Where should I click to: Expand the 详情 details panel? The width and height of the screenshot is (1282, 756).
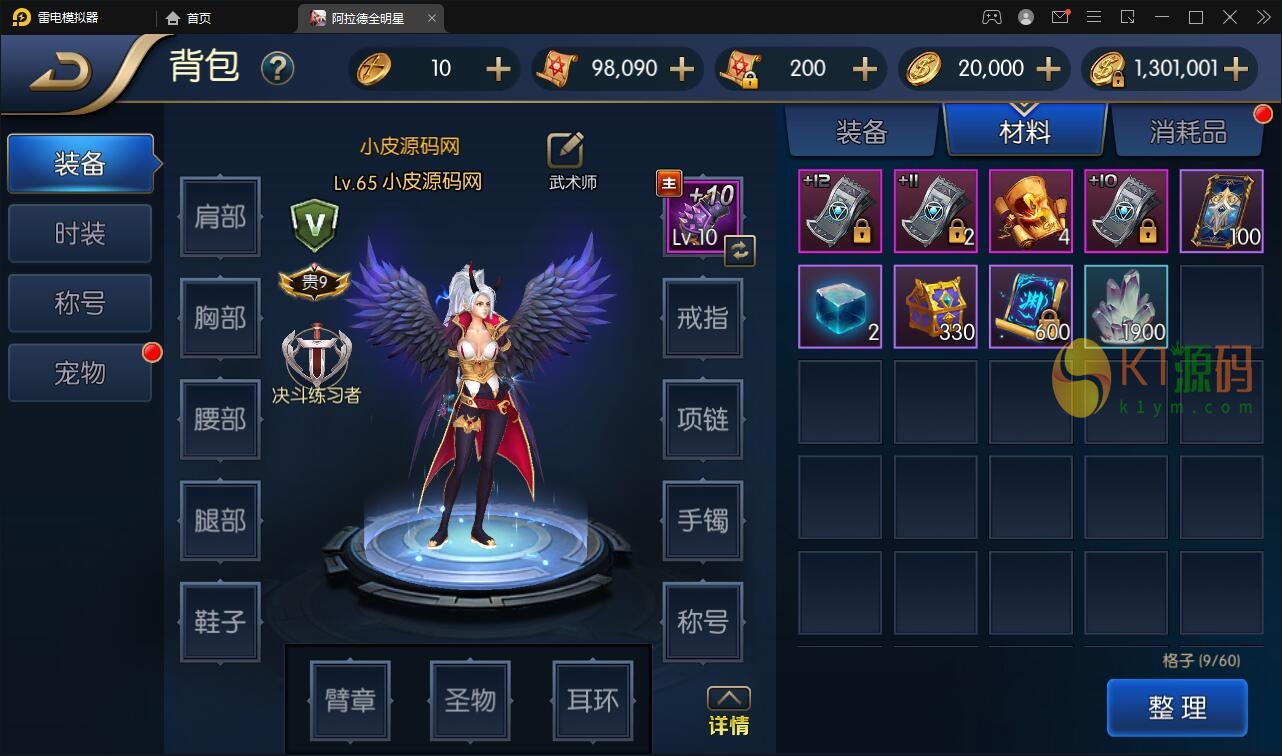[728, 710]
